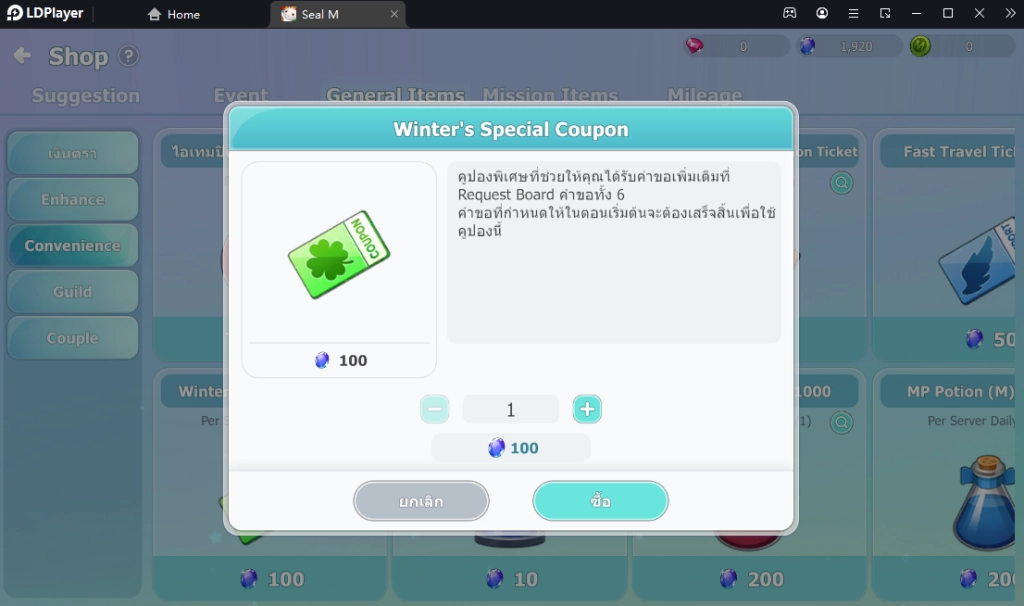1024x606 pixels.
Task: Decrease coupon quantity with minus button
Action: pyautogui.click(x=434, y=409)
